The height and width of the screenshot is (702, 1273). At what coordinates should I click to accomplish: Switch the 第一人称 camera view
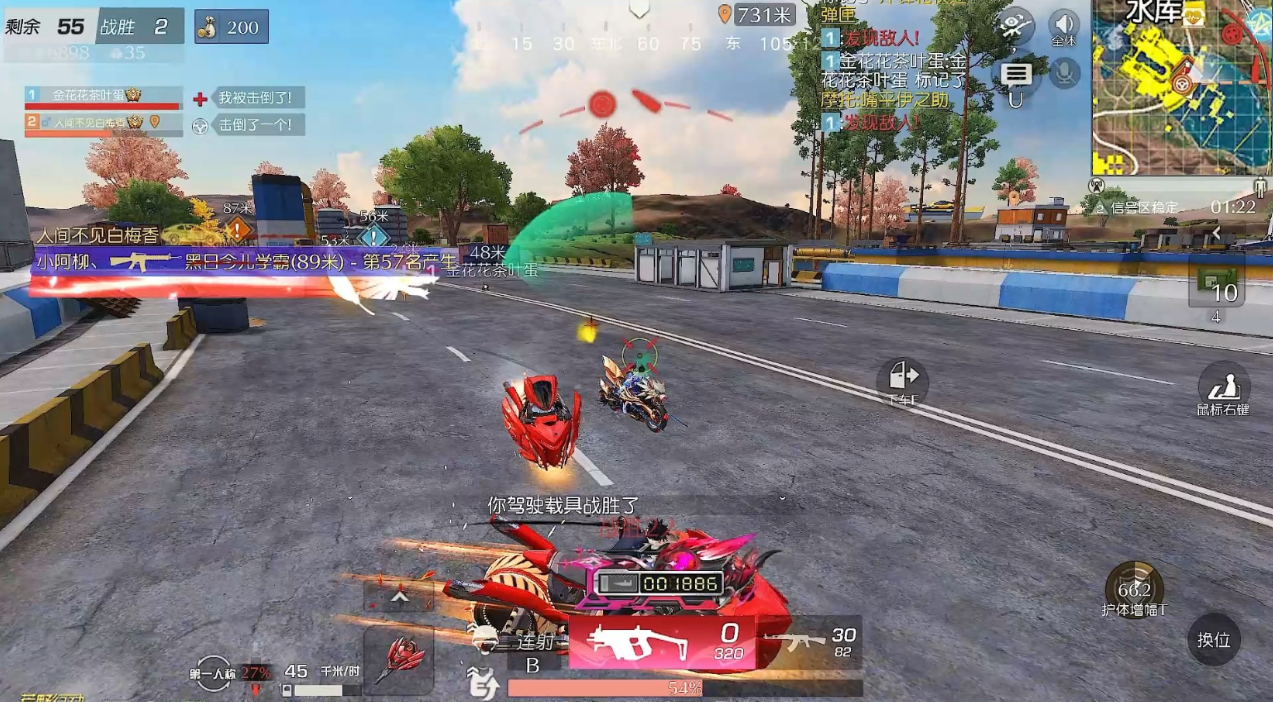coord(214,673)
